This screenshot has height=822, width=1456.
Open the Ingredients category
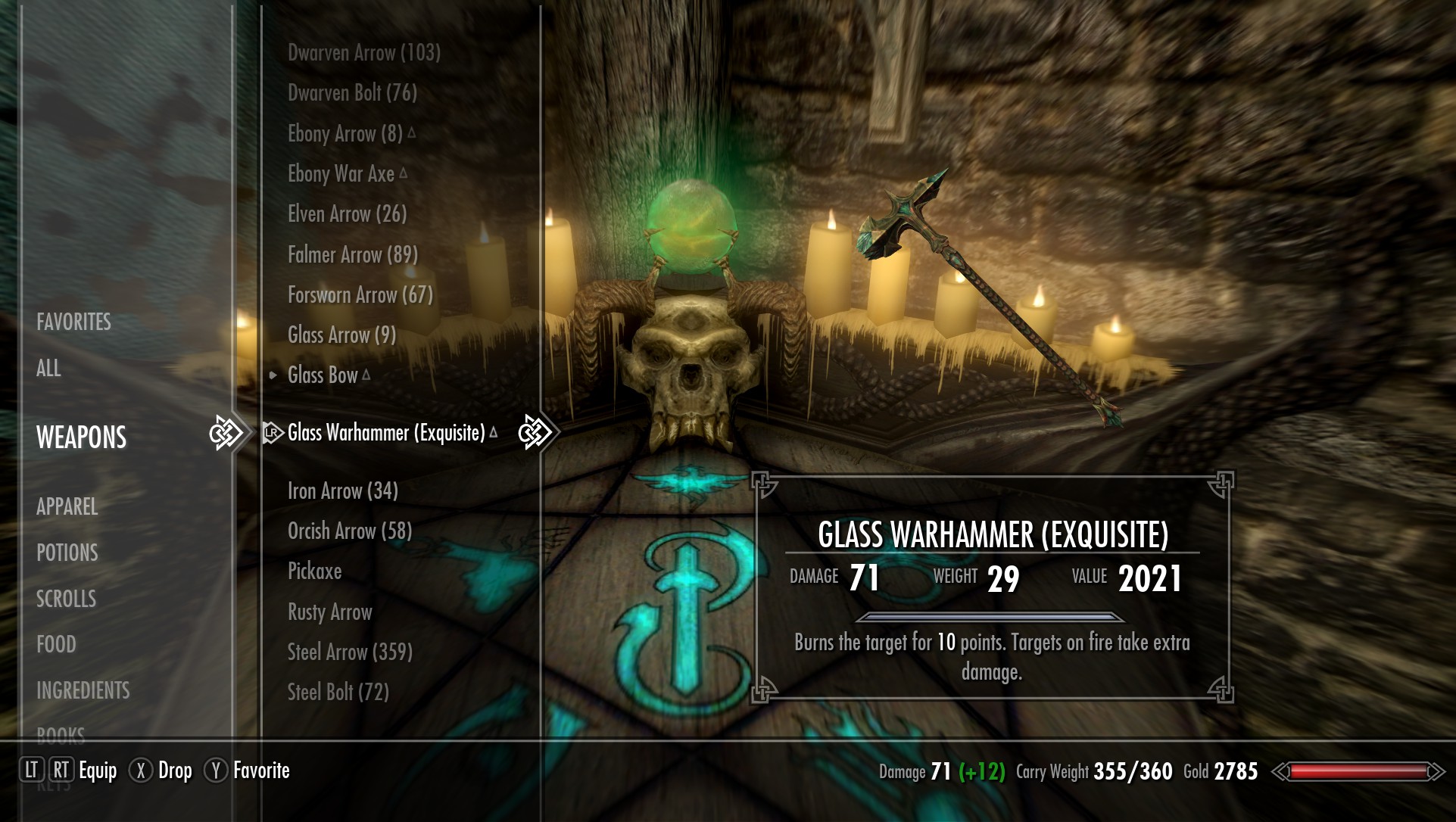tap(83, 690)
